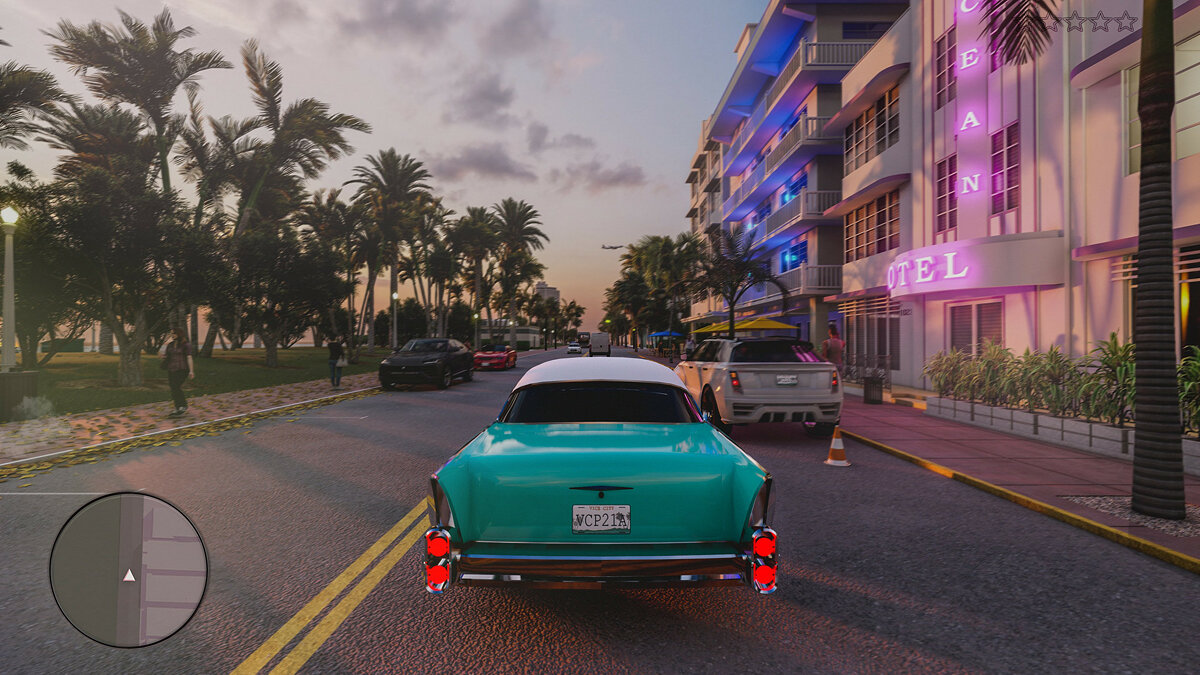Viewport: 1200px width, 675px height.
Task: Select the white player arrow on the minimap
Action: point(128,575)
